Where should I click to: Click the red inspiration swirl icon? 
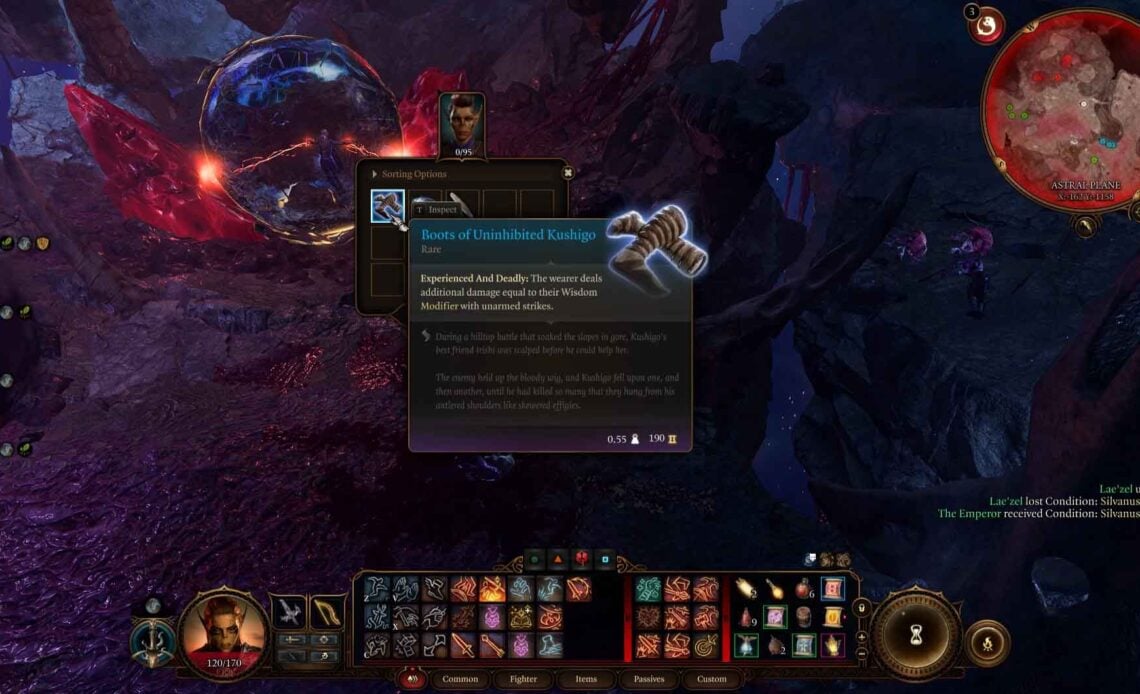coord(987,27)
